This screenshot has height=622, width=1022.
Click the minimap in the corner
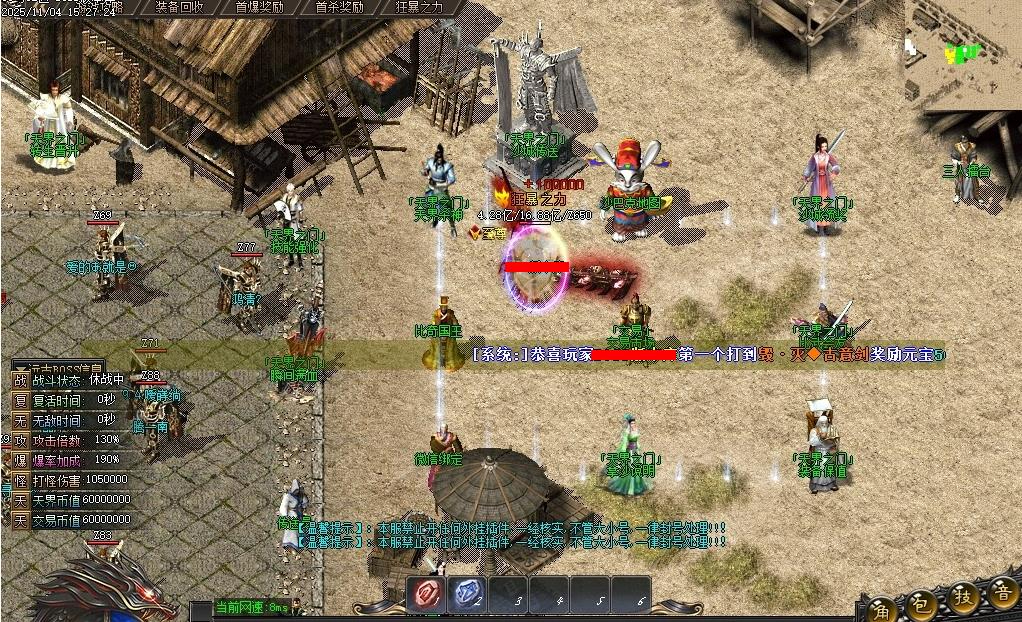pyautogui.click(x=963, y=50)
